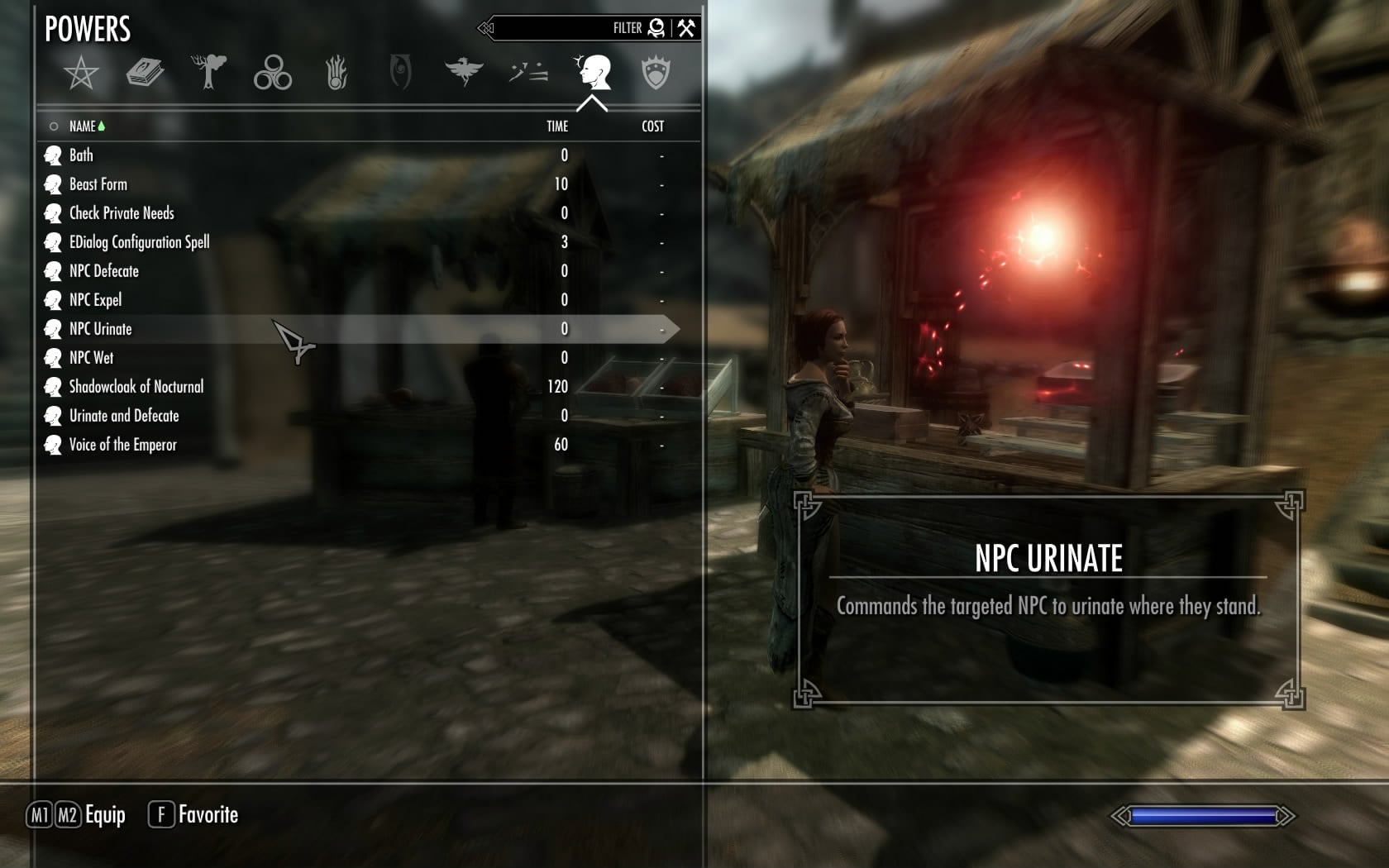Select the NPC Expel power row
1389x868 pixels.
click(95, 300)
